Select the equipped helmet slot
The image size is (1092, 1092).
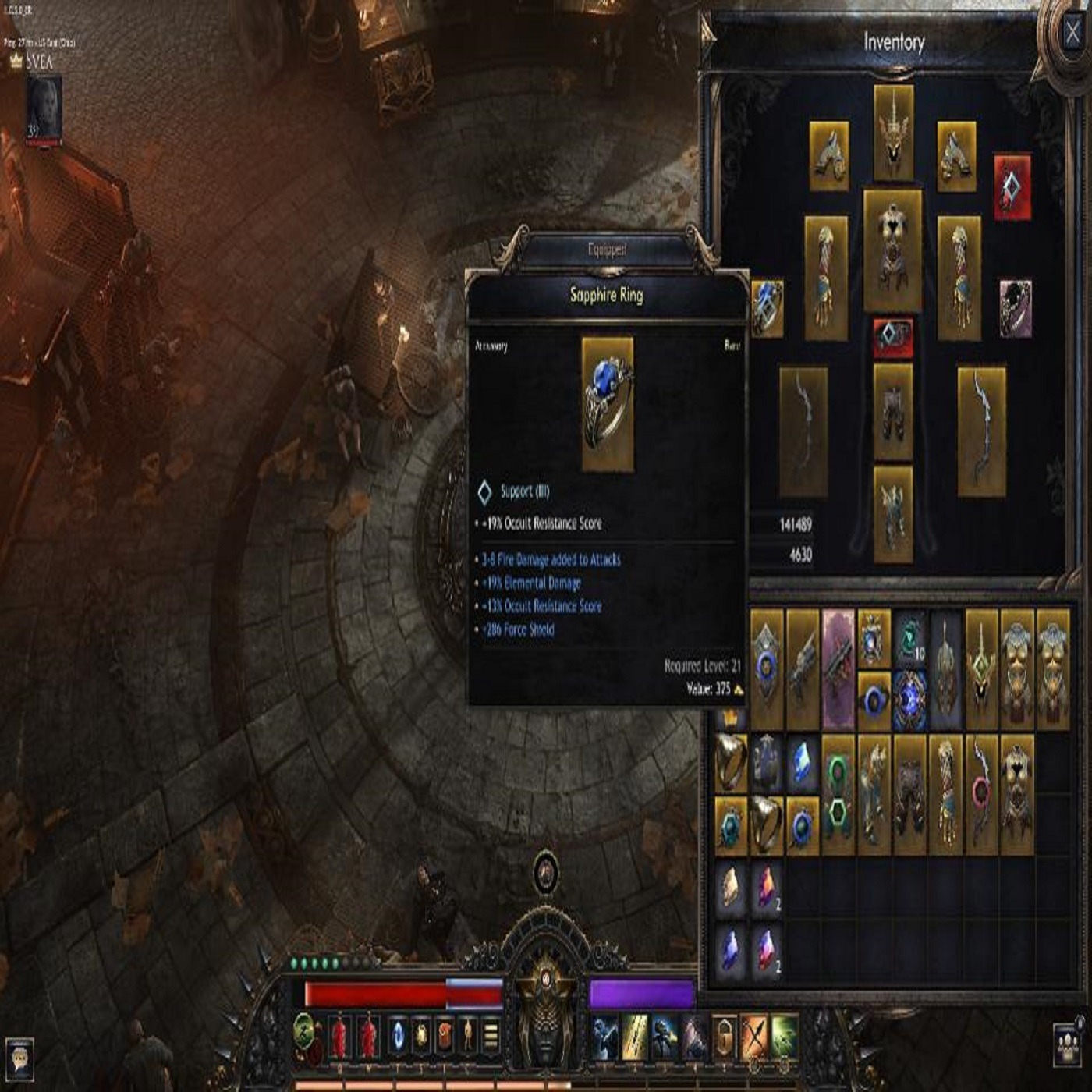pyautogui.click(x=893, y=134)
